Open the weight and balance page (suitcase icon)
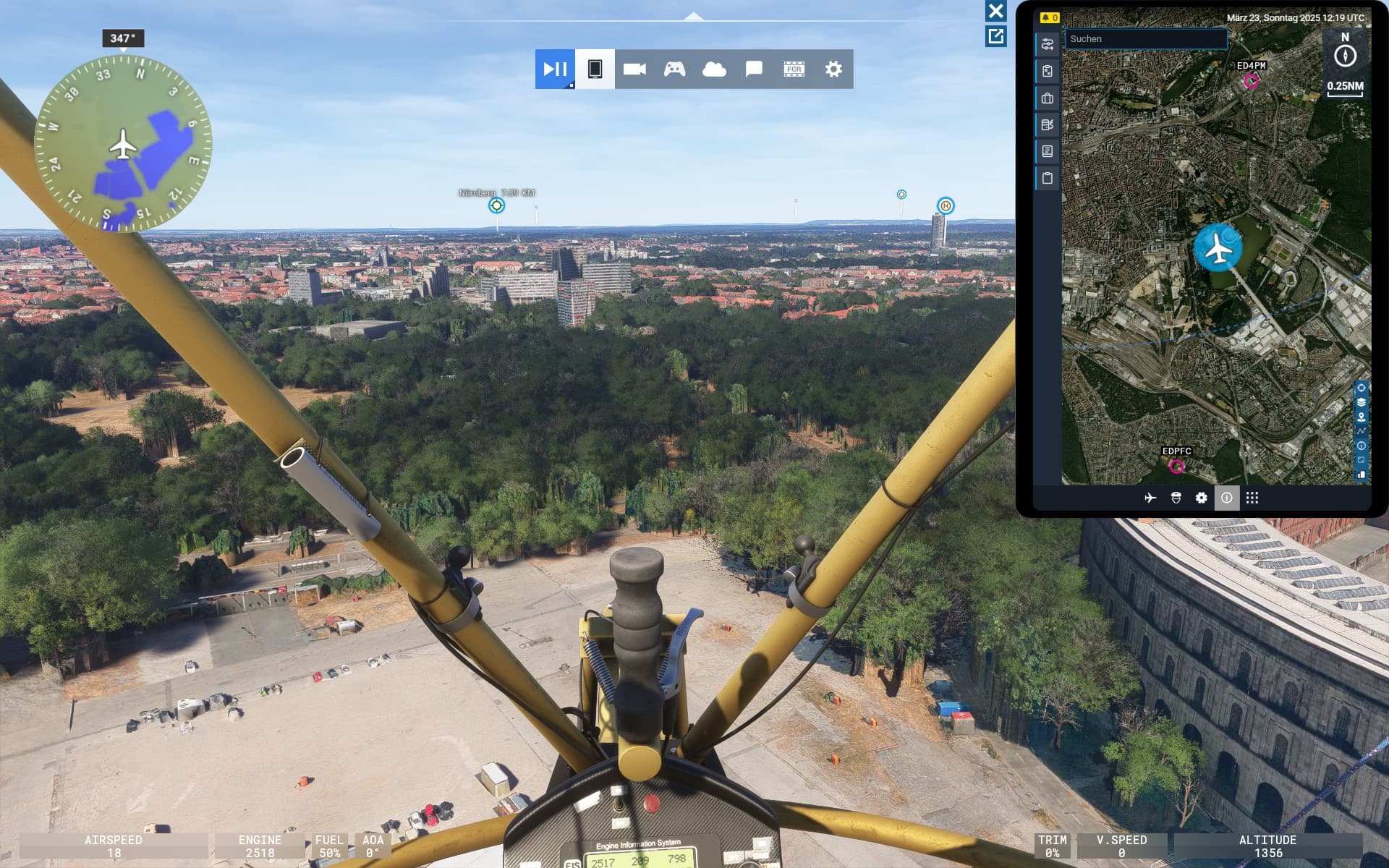Screen dimensions: 1389x868 (x=1048, y=98)
